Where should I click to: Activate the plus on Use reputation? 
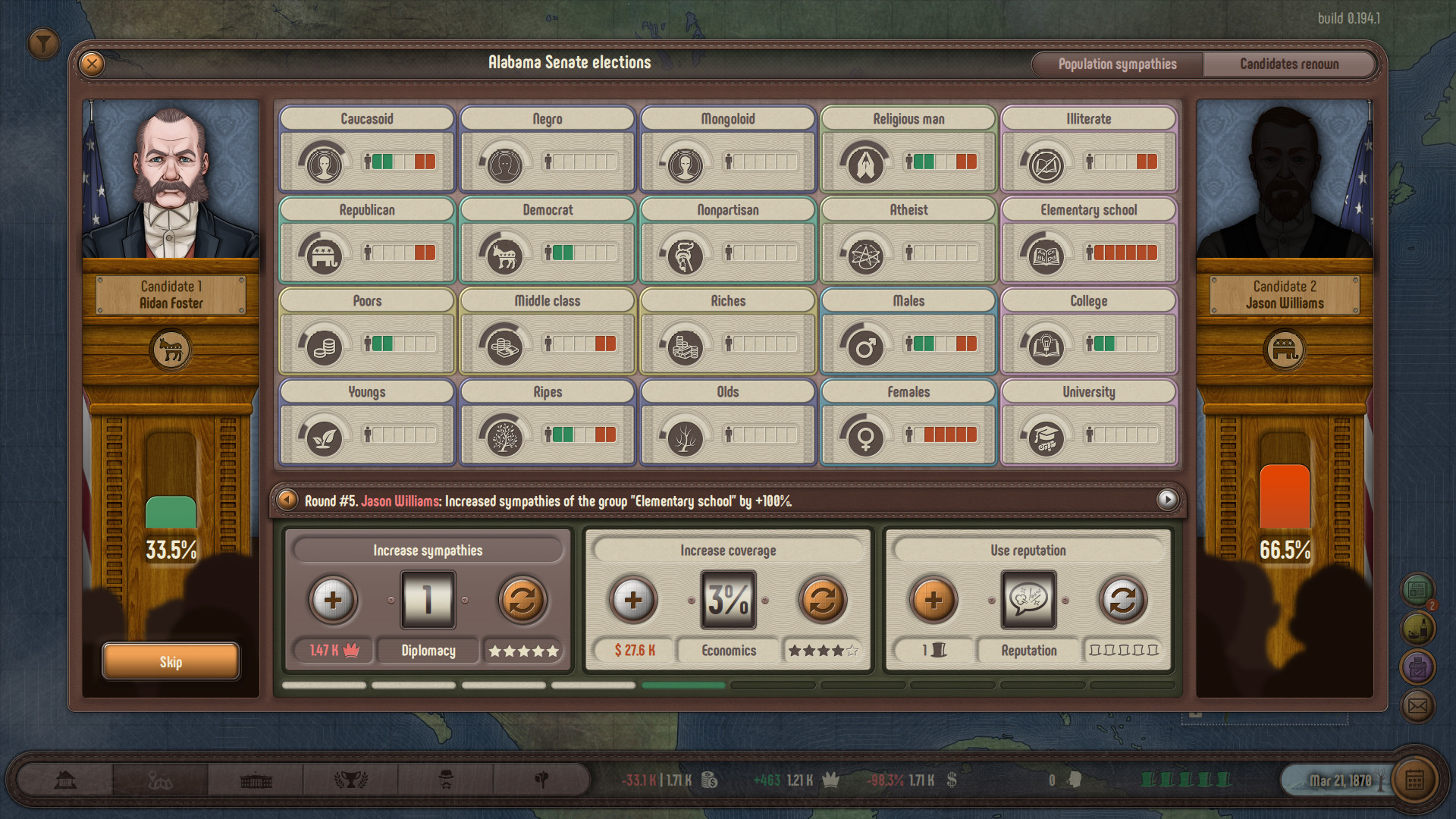pyautogui.click(x=934, y=599)
